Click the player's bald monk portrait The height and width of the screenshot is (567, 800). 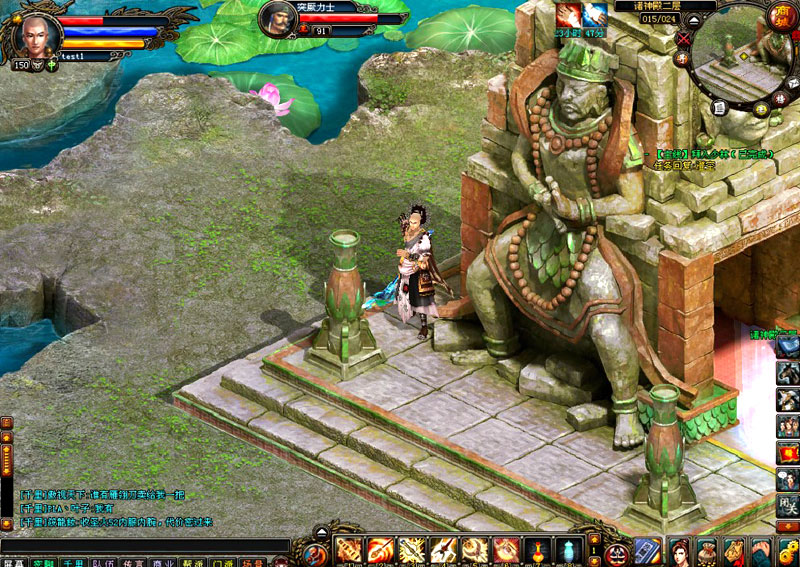click(x=37, y=33)
